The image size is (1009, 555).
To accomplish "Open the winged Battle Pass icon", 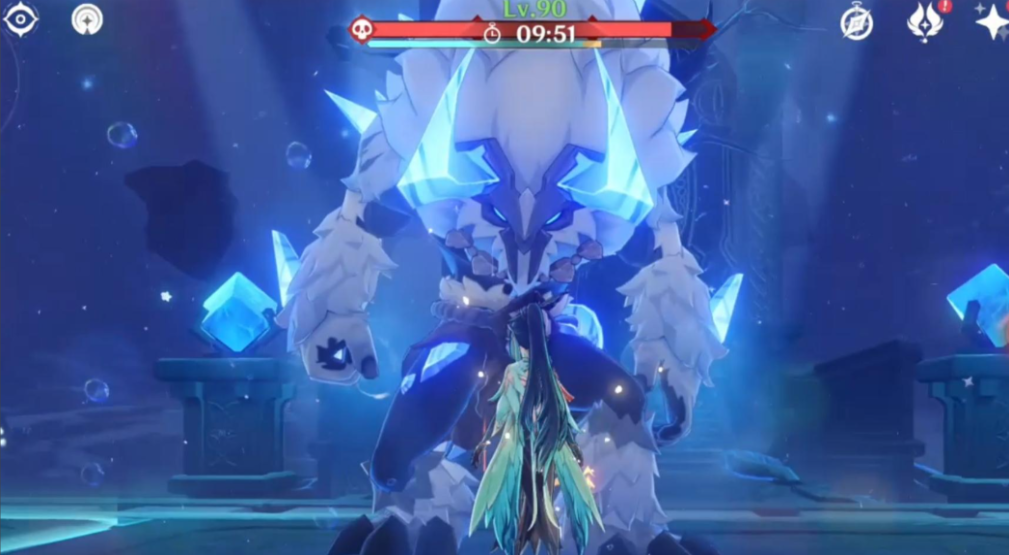I will (924, 23).
